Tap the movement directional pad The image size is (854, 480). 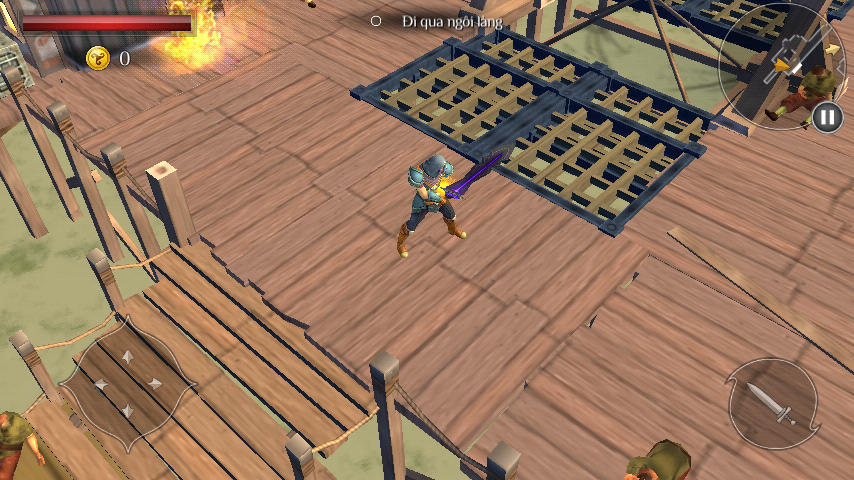pos(126,382)
